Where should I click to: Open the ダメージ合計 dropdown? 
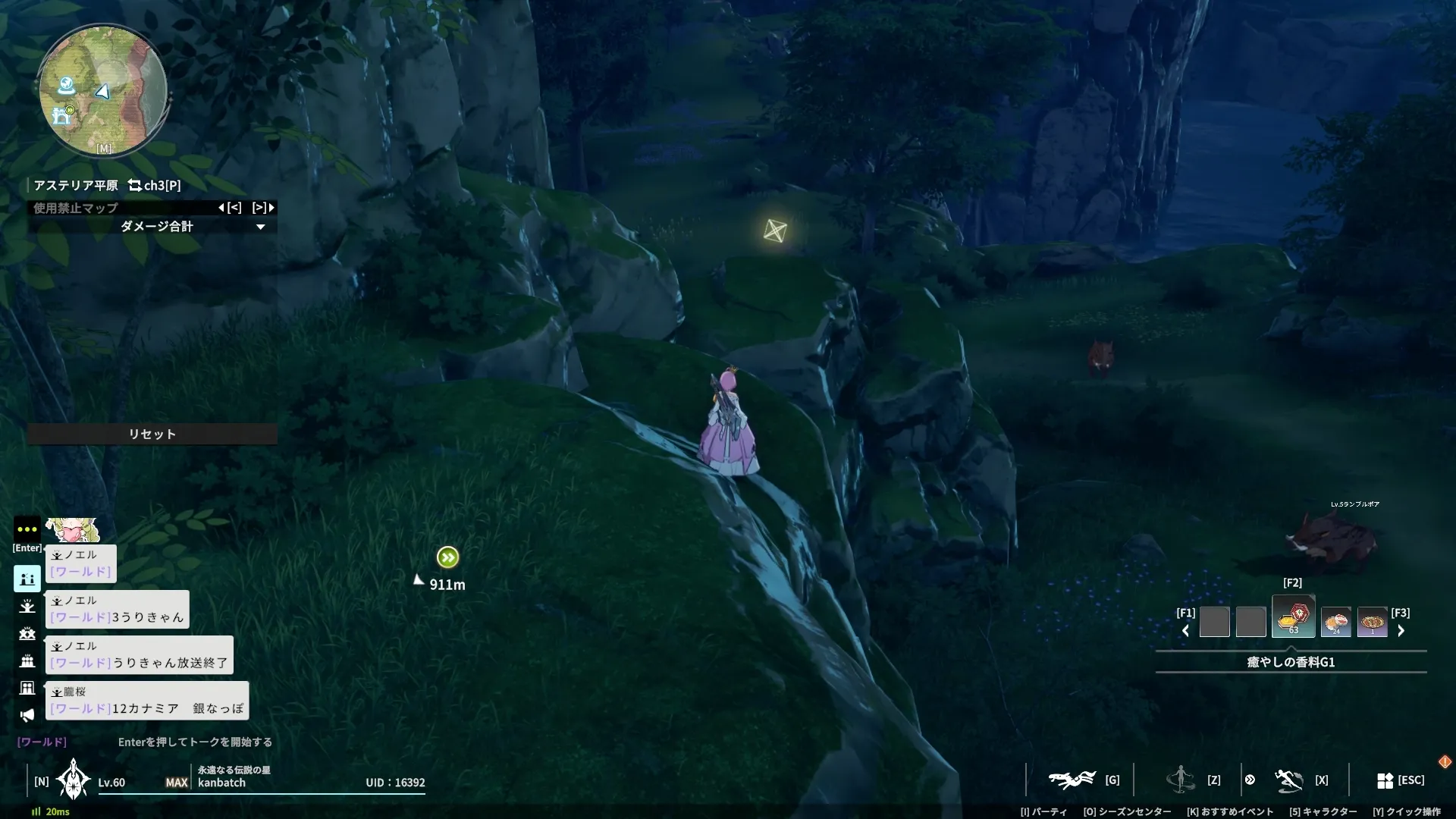click(x=260, y=227)
